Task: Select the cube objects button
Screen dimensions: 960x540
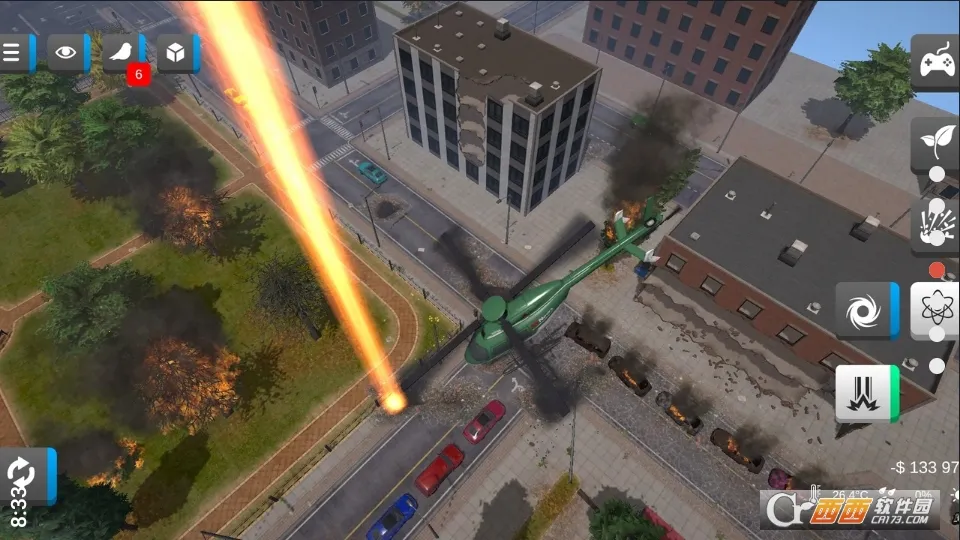Action: [x=176, y=53]
